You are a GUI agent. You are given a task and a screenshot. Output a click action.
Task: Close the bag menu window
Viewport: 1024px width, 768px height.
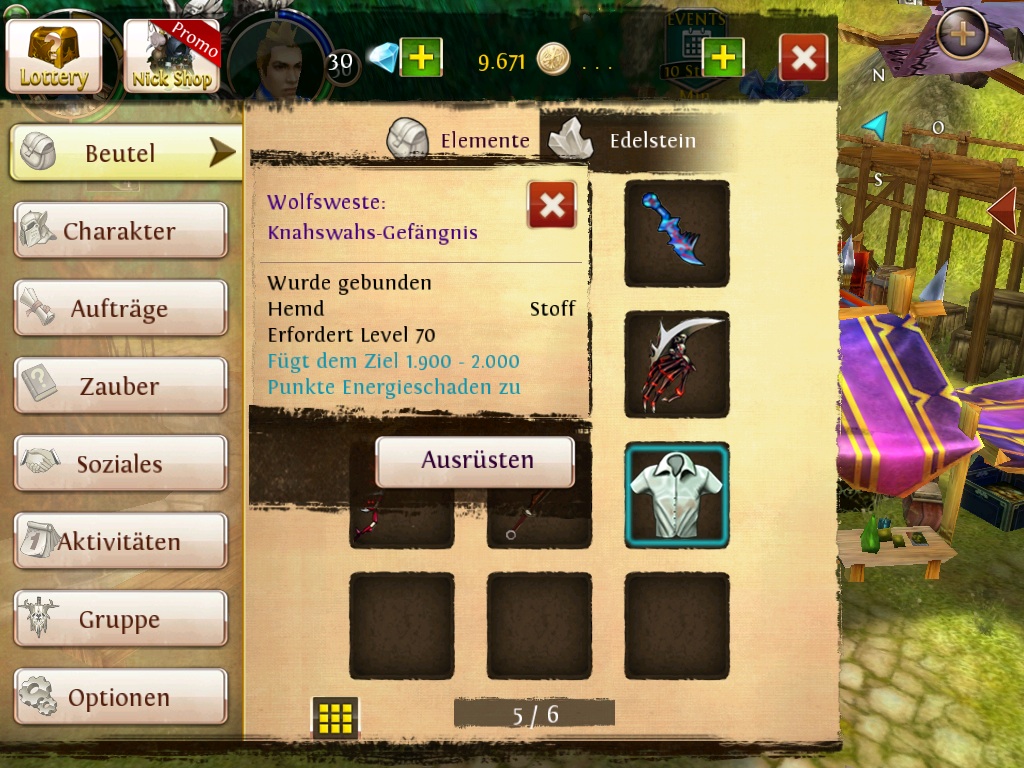(x=803, y=58)
